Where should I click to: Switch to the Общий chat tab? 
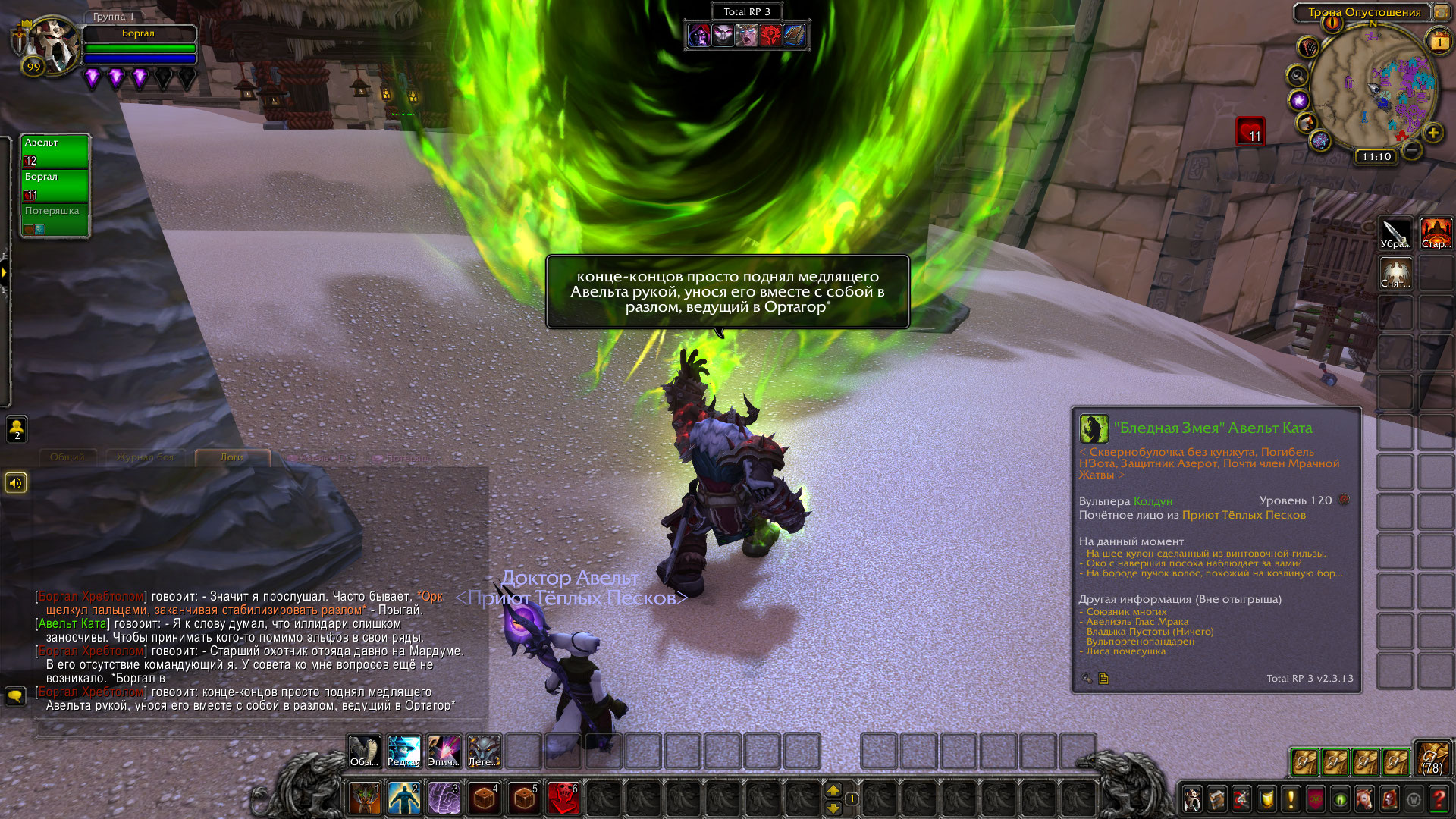(x=67, y=457)
